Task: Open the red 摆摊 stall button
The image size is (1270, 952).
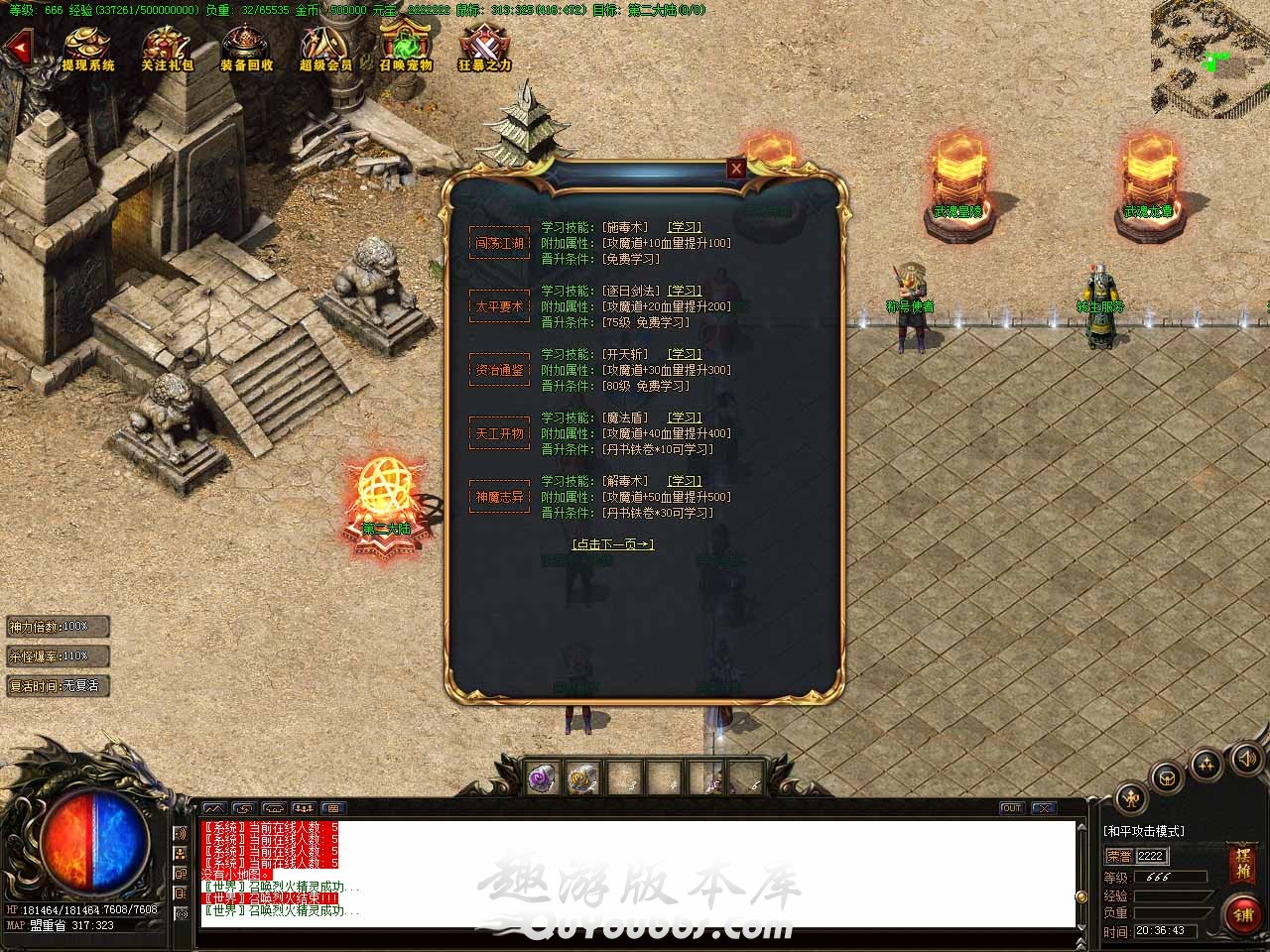Action: point(1242,864)
